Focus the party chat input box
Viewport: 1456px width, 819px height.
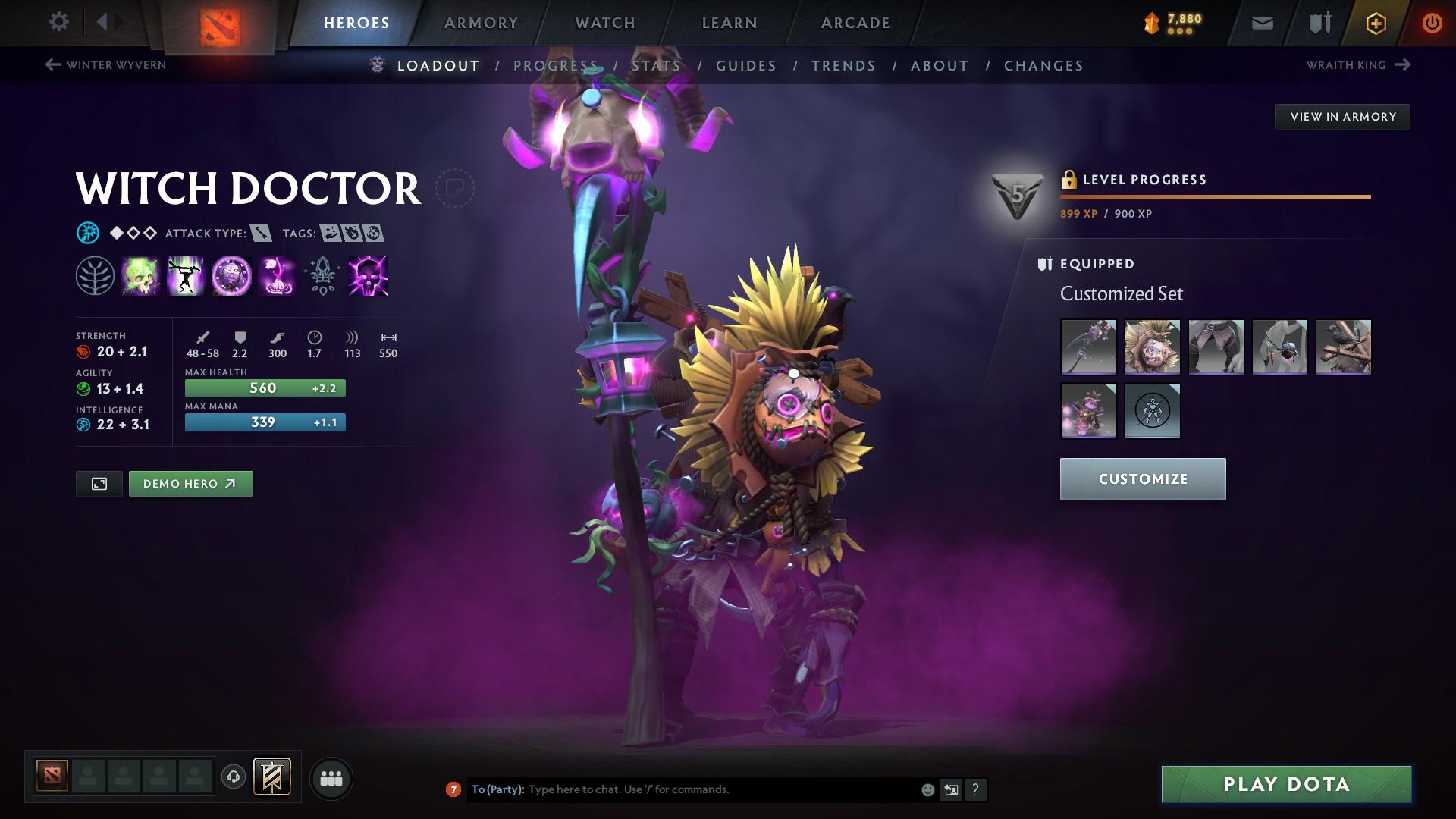pos(720,789)
